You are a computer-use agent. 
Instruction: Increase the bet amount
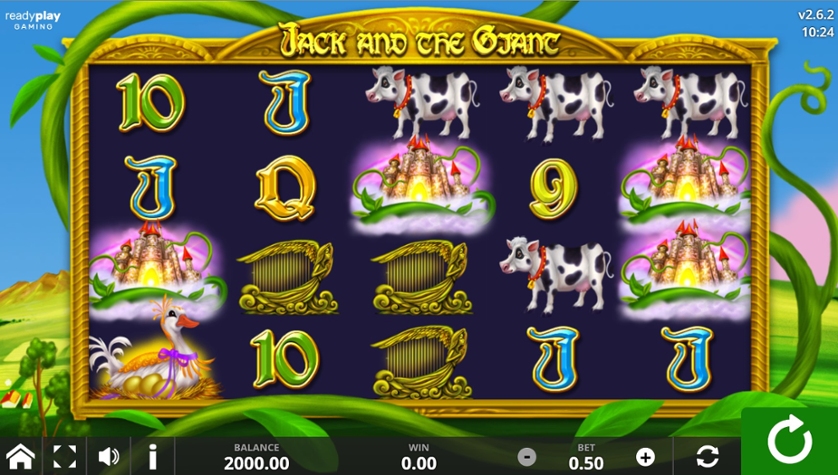pos(645,457)
